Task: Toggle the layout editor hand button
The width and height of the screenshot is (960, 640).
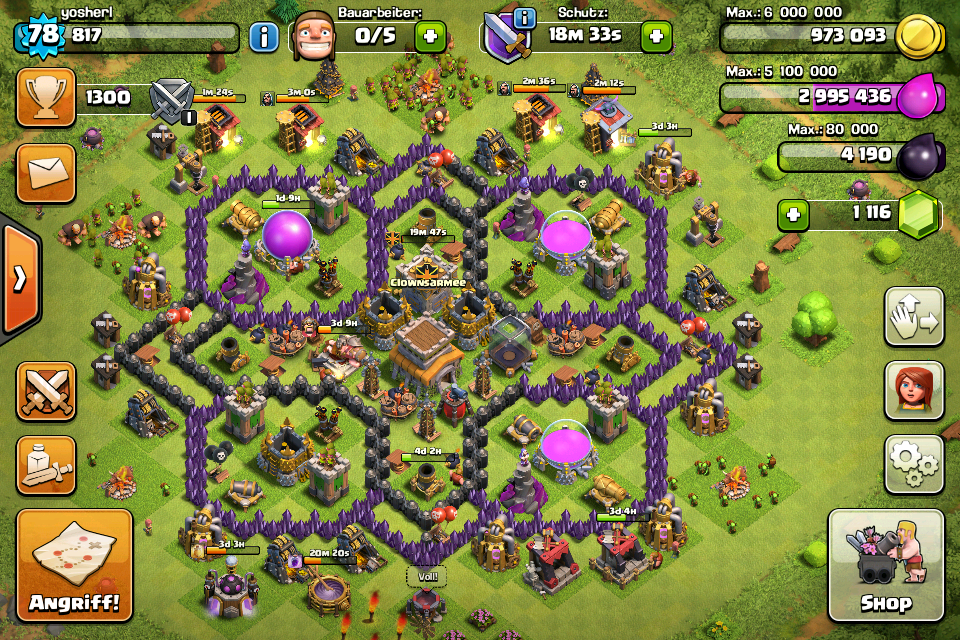Action: point(914,317)
